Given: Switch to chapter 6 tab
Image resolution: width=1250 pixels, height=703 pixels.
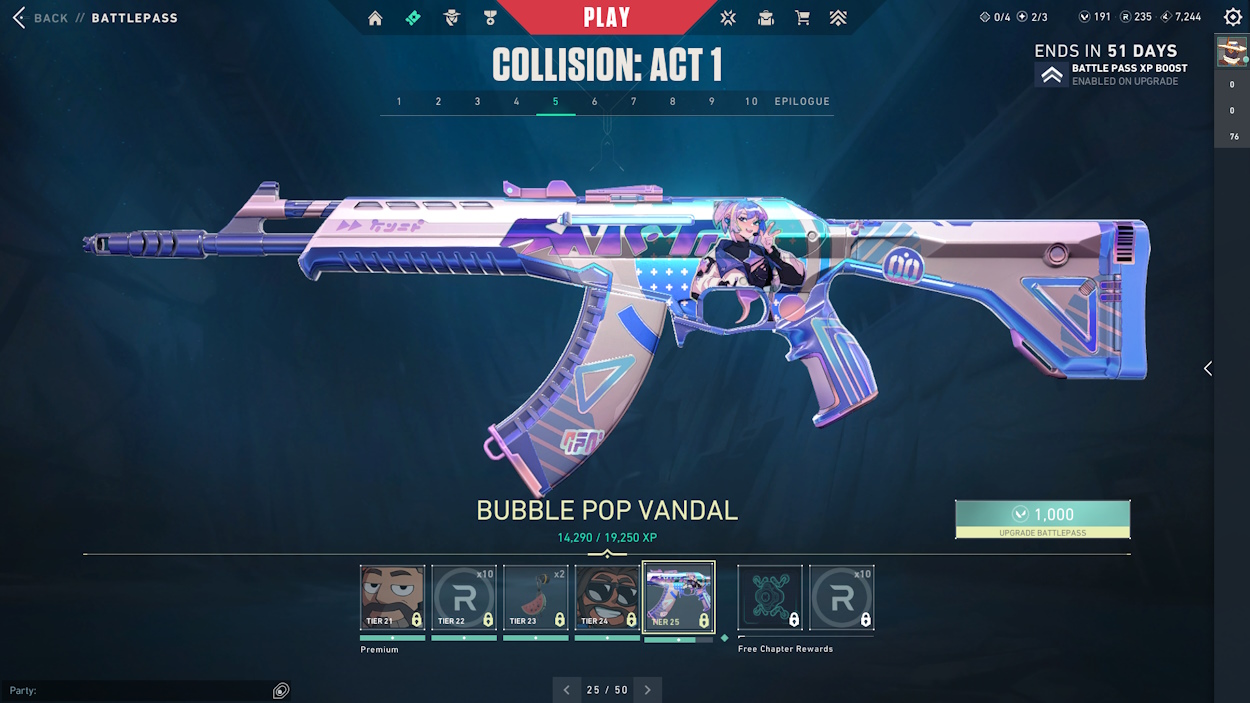Looking at the screenshot, I should pyautogui.click(x=595, y=102).
